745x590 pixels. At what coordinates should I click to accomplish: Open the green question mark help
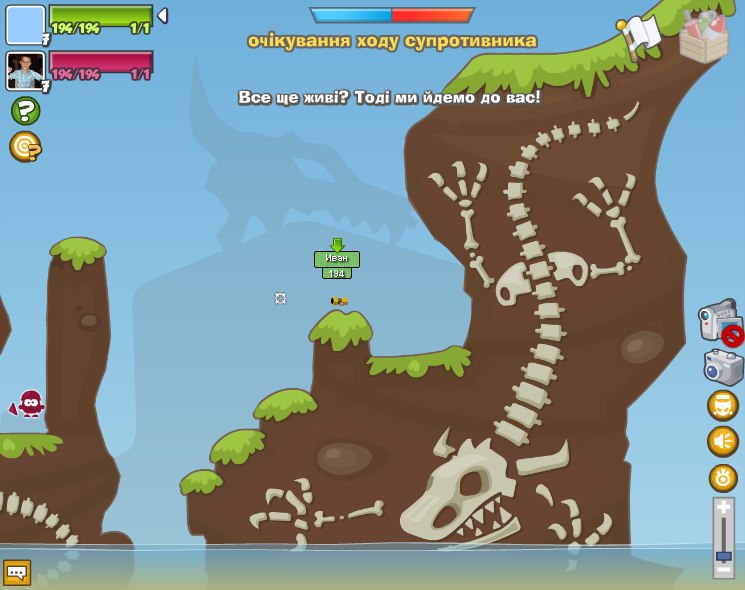(25, 110)
